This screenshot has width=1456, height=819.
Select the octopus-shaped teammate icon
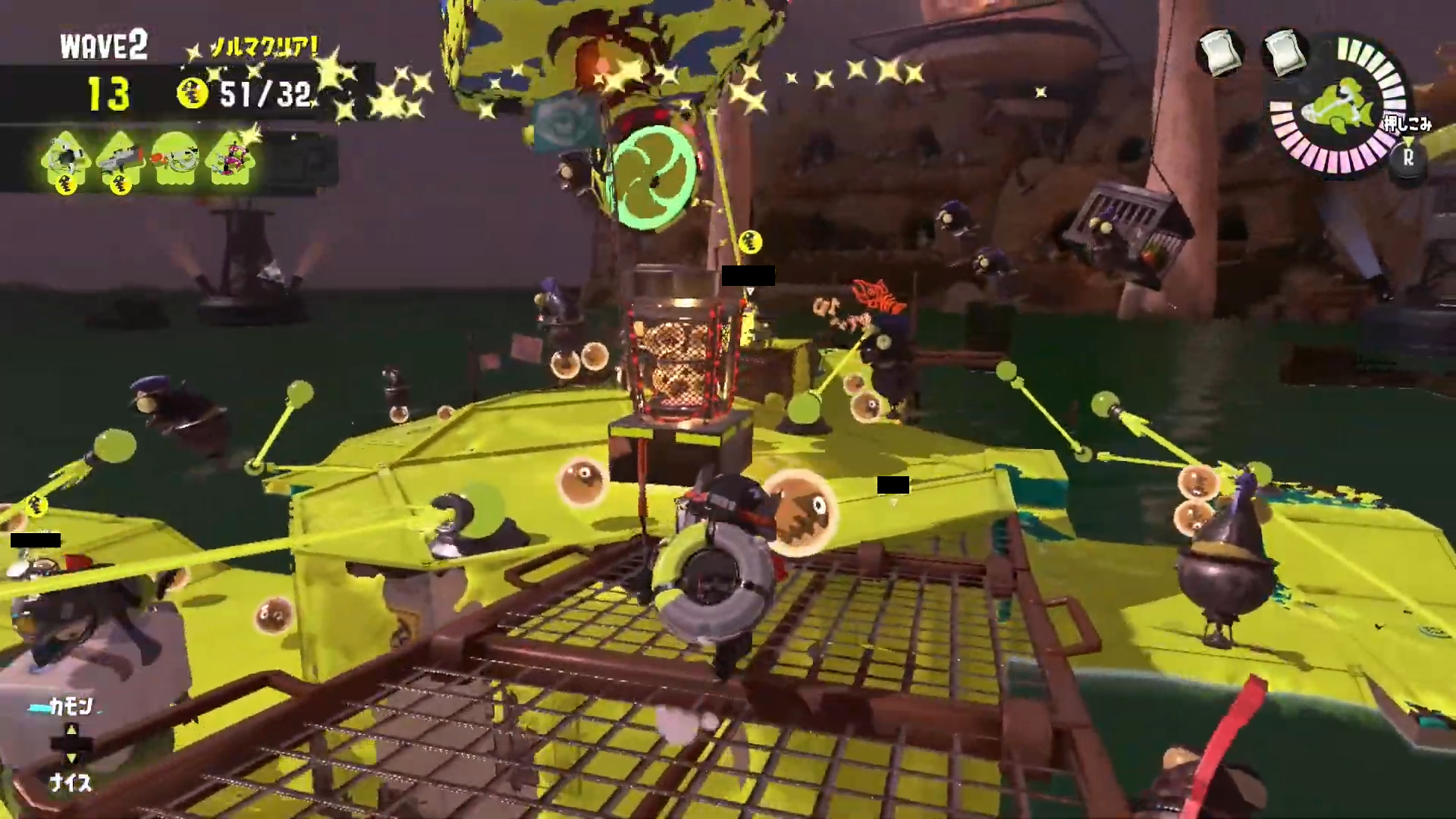[x=175, y=162]
